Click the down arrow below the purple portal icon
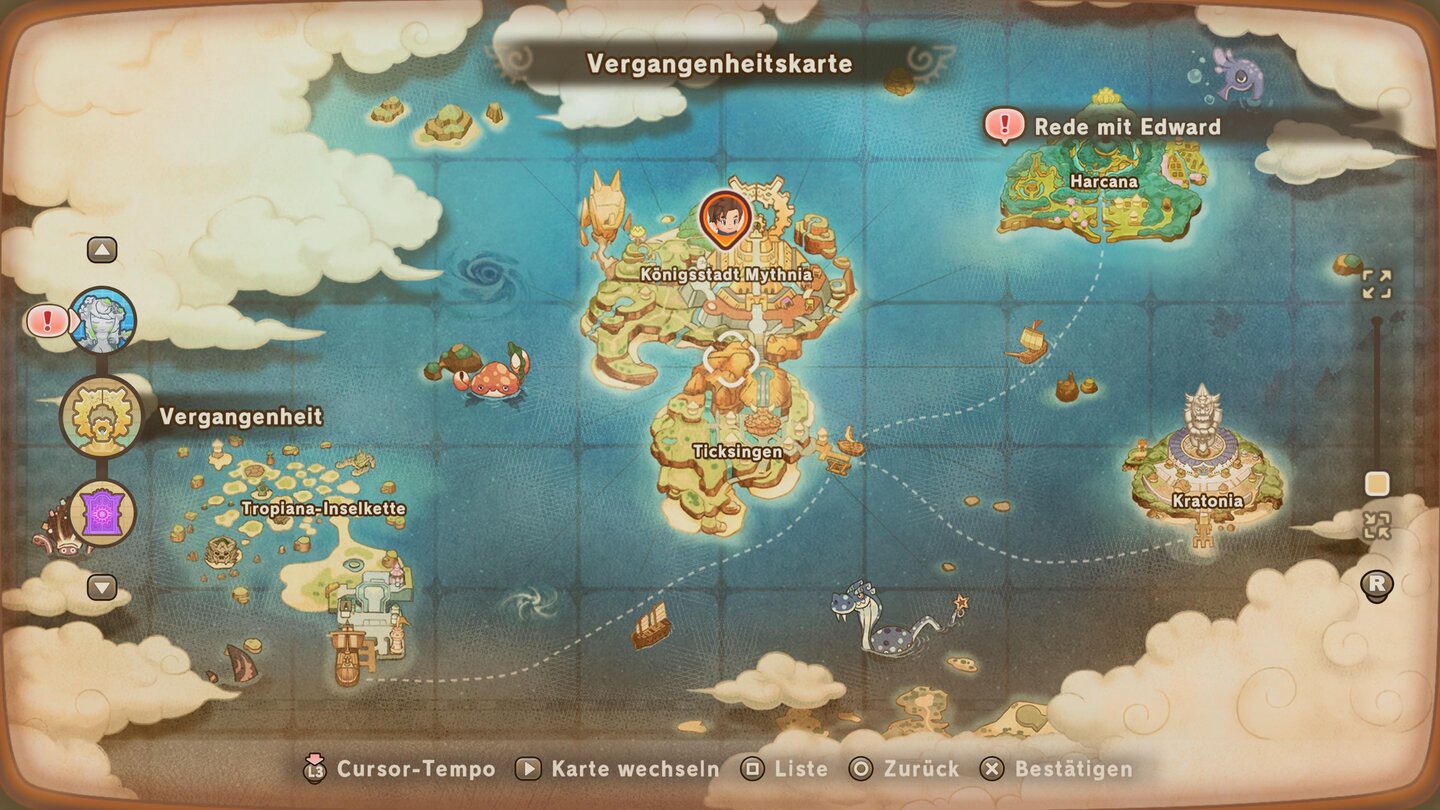Screen dimensions: 1440x810 (x=103, y=588)
